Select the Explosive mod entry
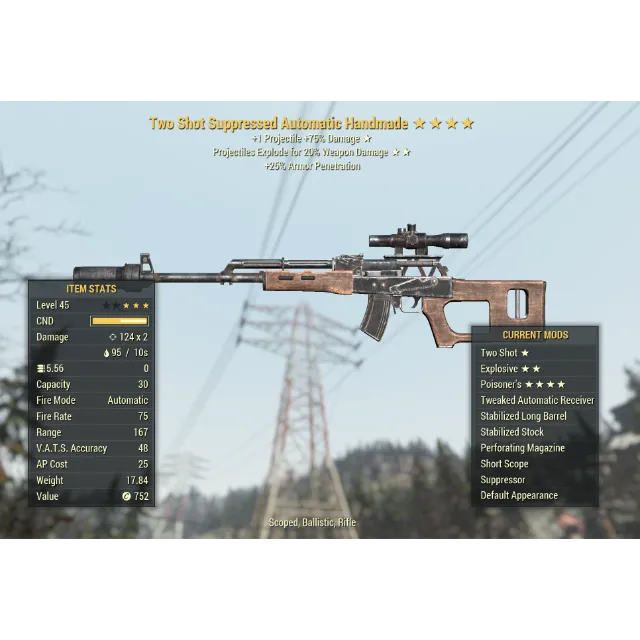This screenshot has width=640, height=640. pyautogui.click(x=510, y=369)
